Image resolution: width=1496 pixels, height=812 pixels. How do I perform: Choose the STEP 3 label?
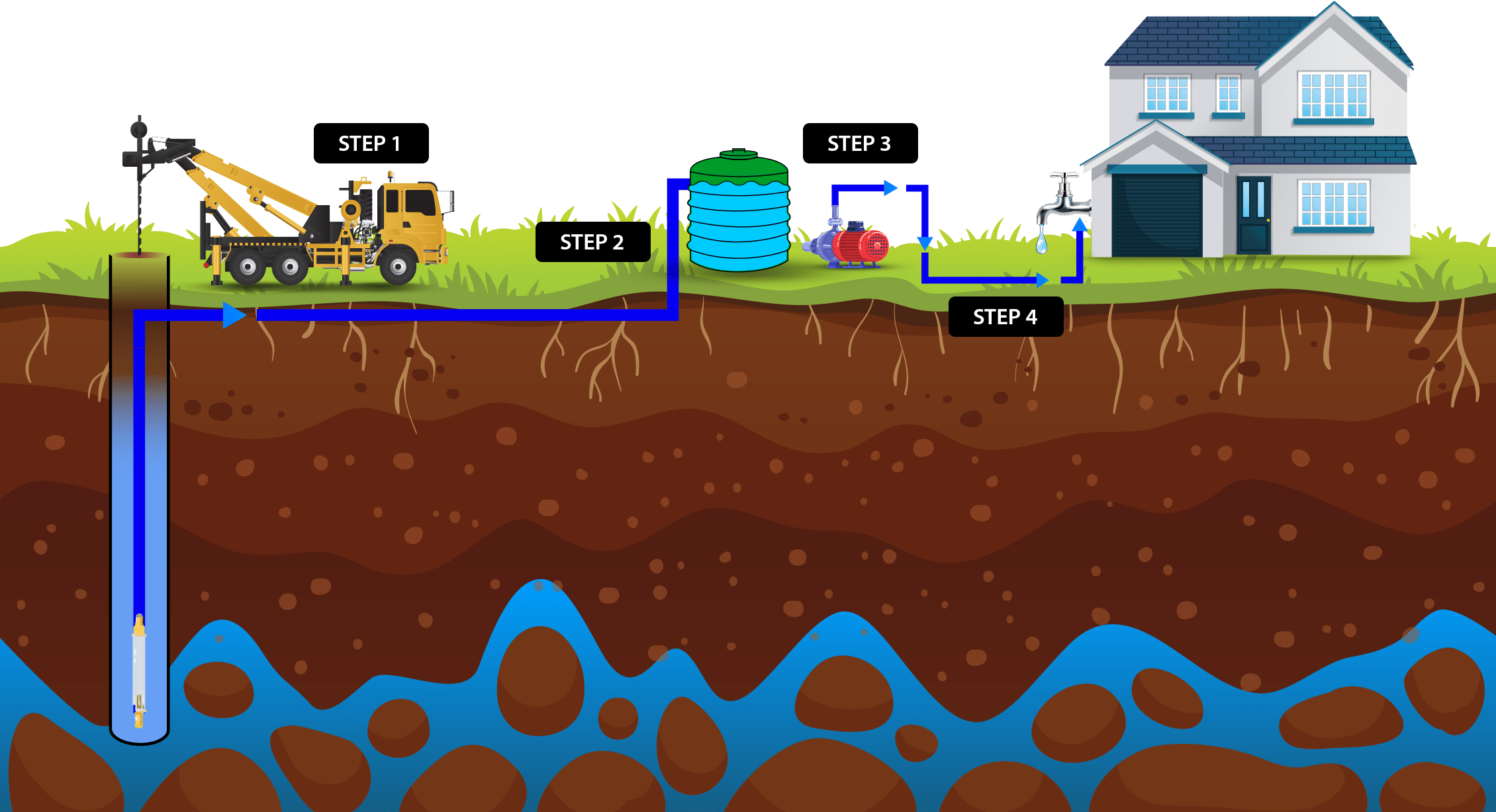pos(860,144)
